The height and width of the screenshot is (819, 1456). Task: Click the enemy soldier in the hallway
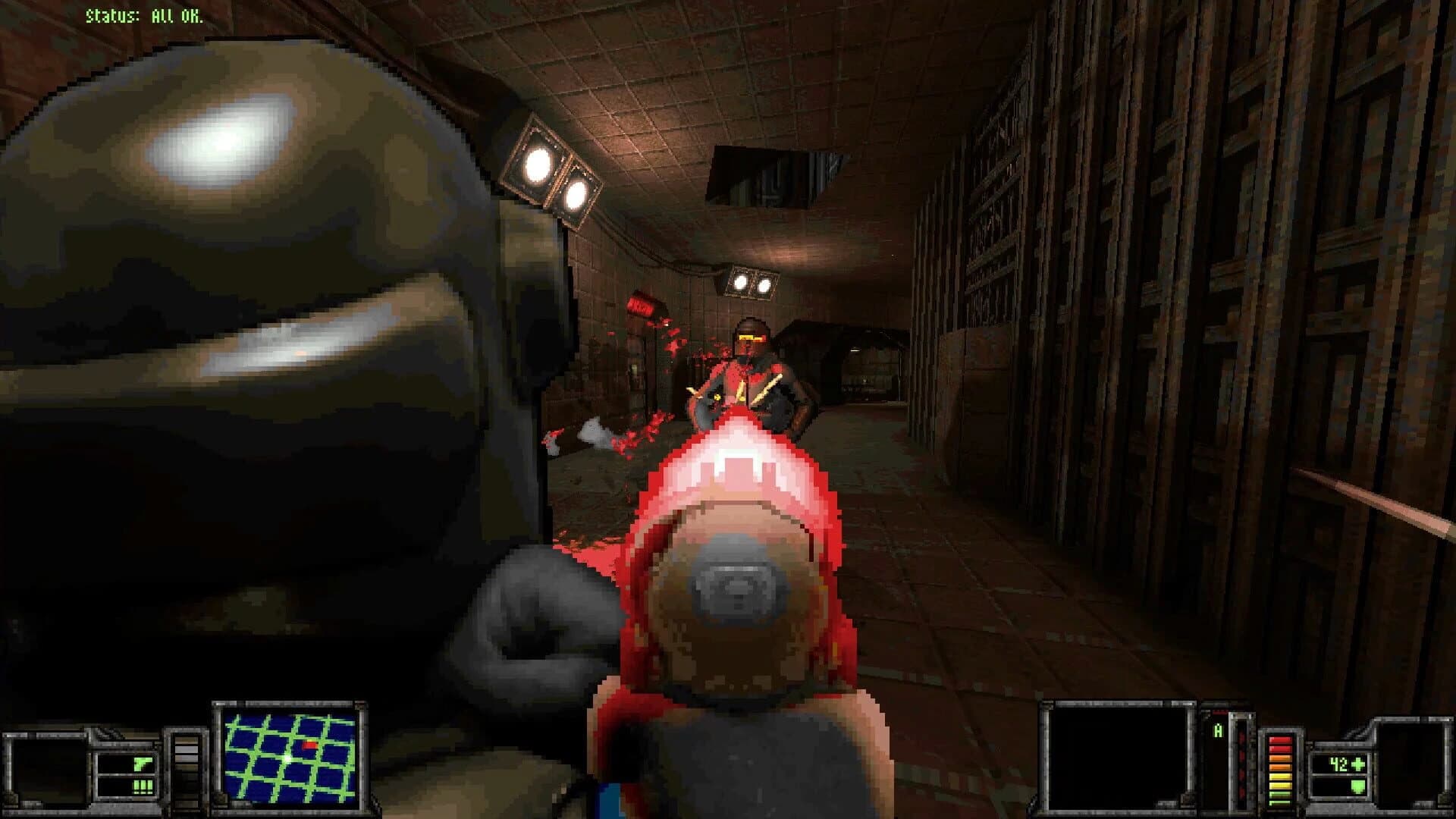(x=751, y=356)
